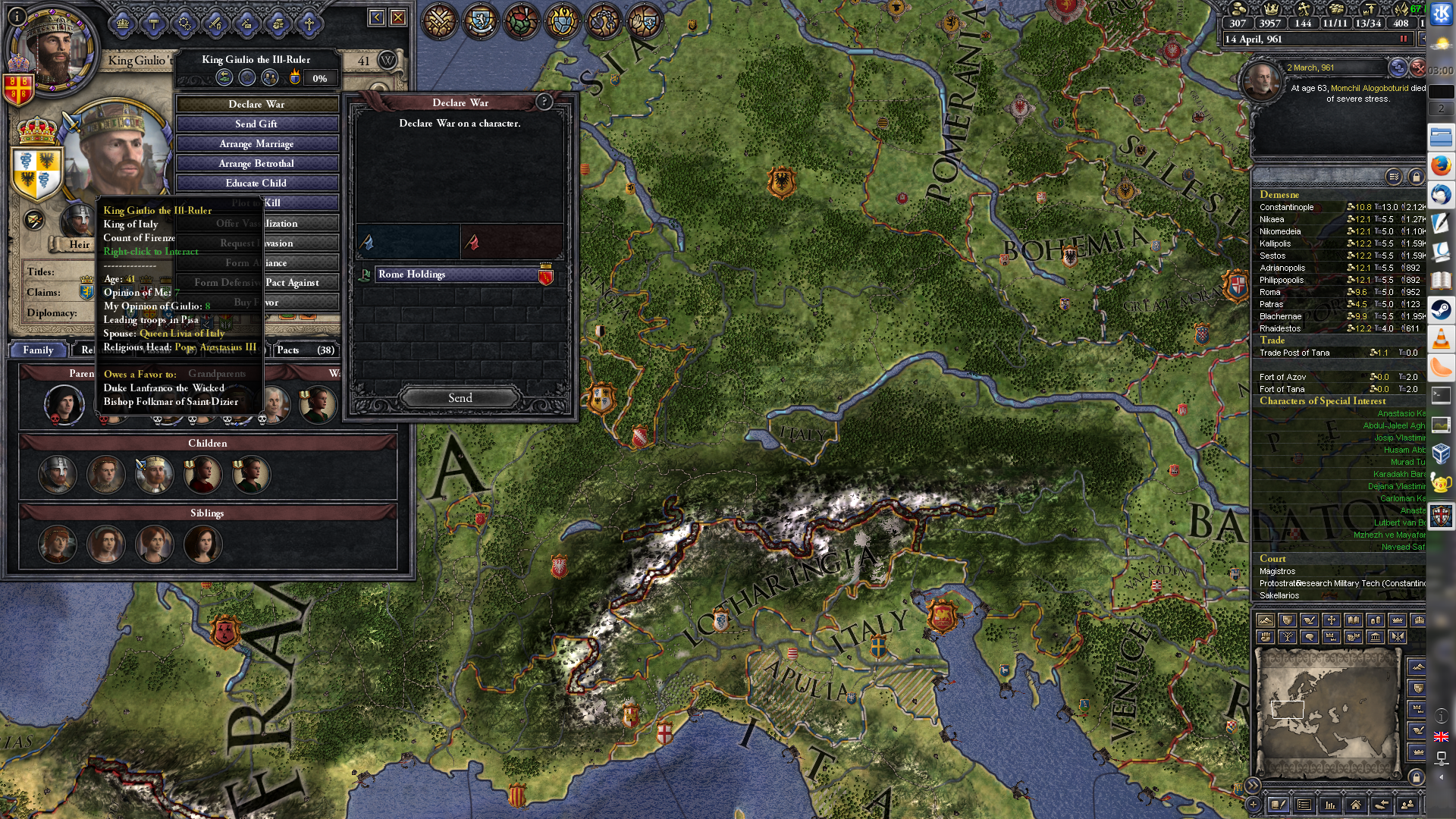Switch to the Family tab

38,350
